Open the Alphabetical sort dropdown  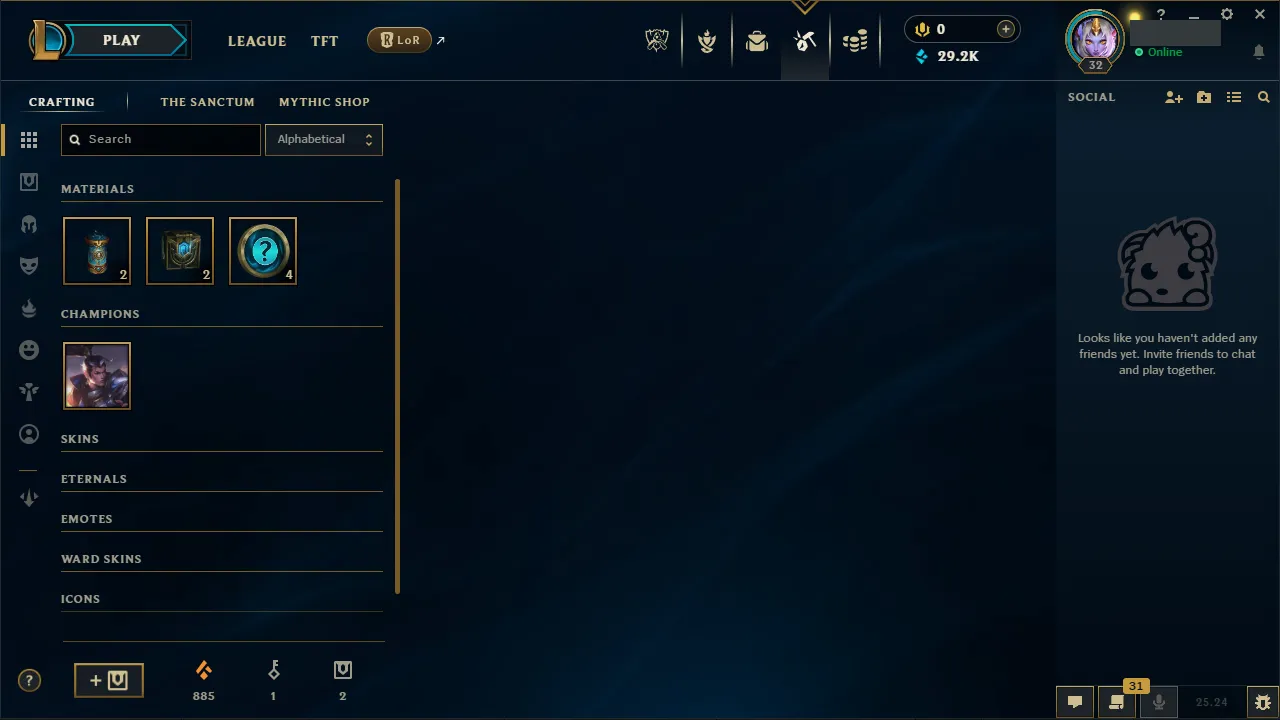click(x=323, y=139)
